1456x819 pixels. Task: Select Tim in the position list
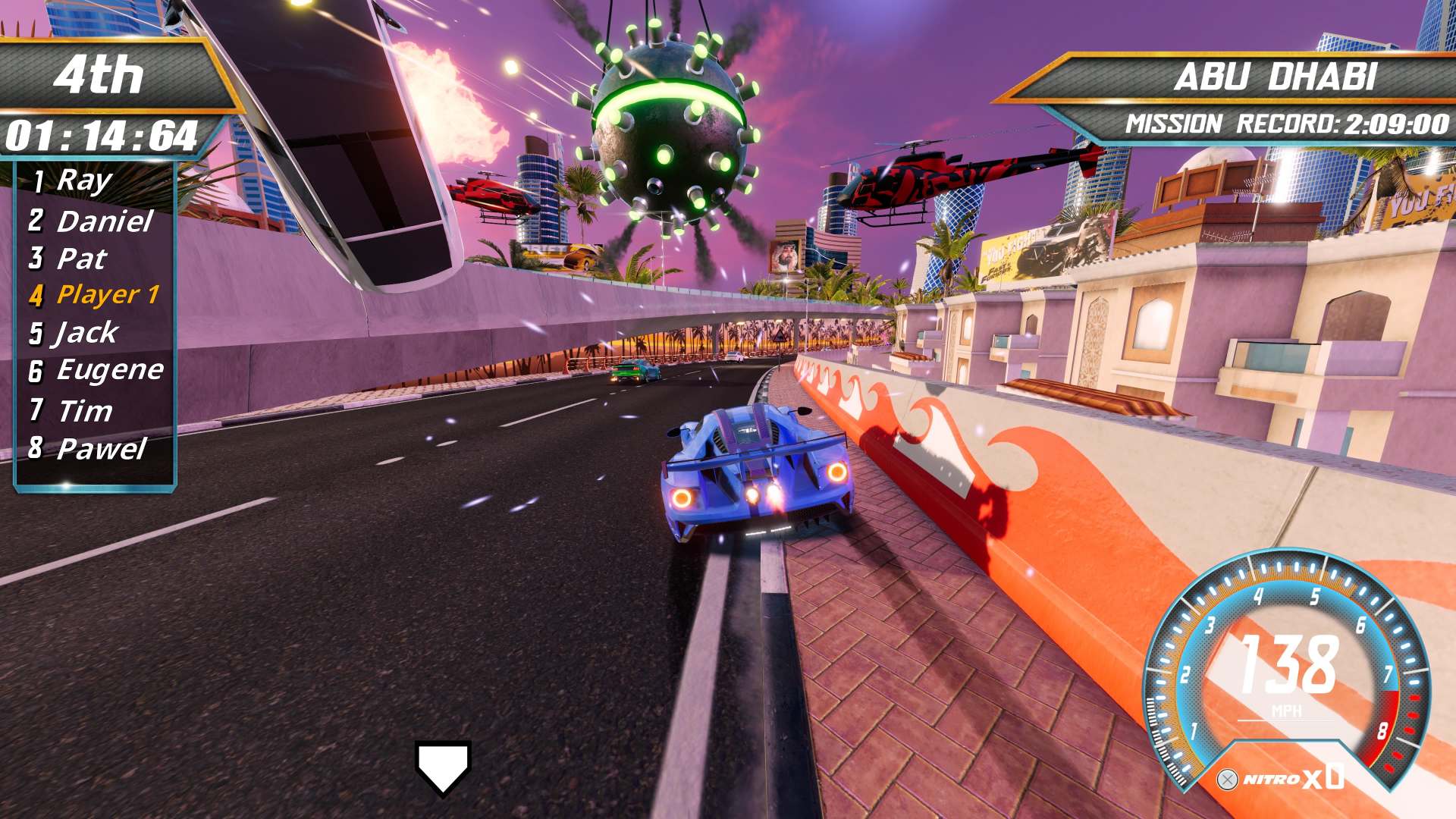[x=84, y=411]
